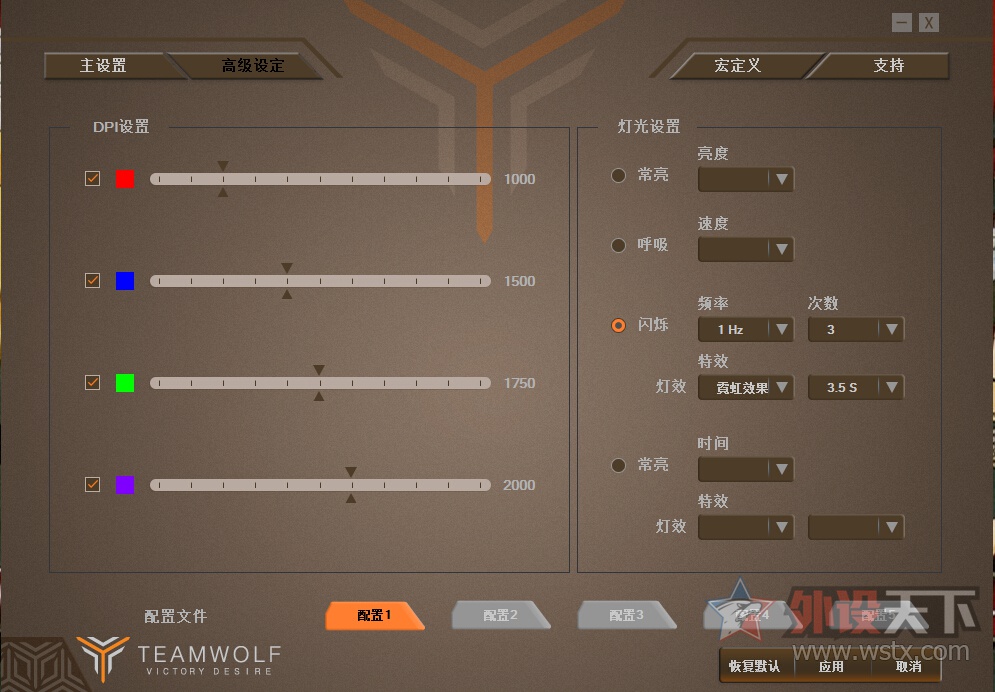Switch to profile 配置2
Viewport: 995px width, 692px height.
click(x=500, y=616)
